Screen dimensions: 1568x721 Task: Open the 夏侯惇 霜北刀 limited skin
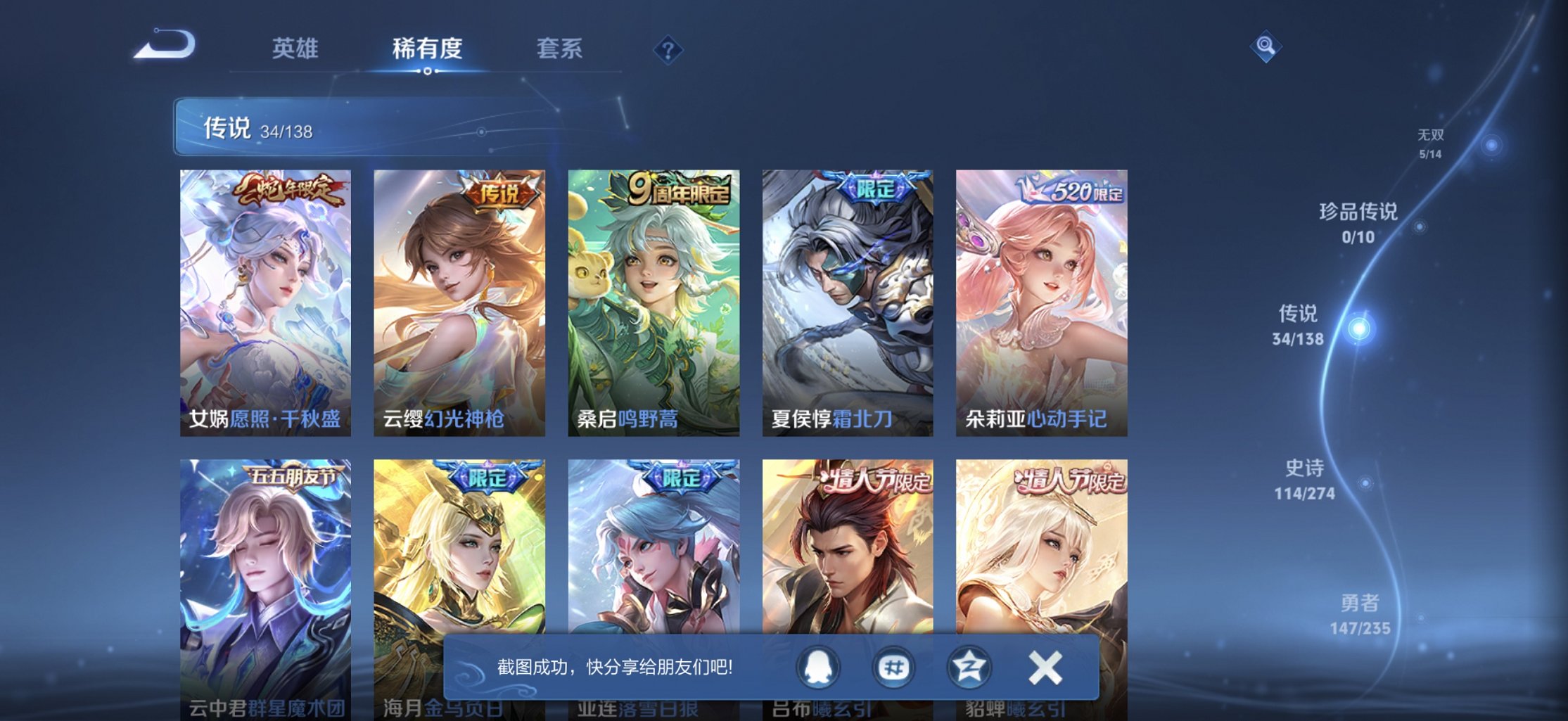[x=846, y=299]
